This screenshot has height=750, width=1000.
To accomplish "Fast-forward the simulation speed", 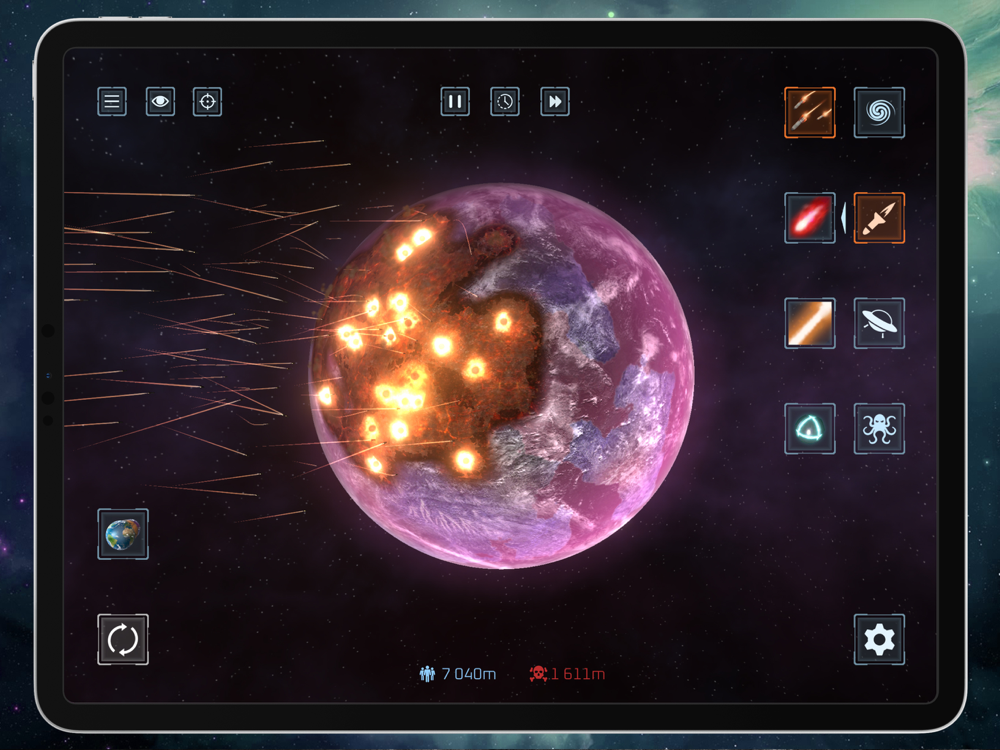I will [555, 101].
